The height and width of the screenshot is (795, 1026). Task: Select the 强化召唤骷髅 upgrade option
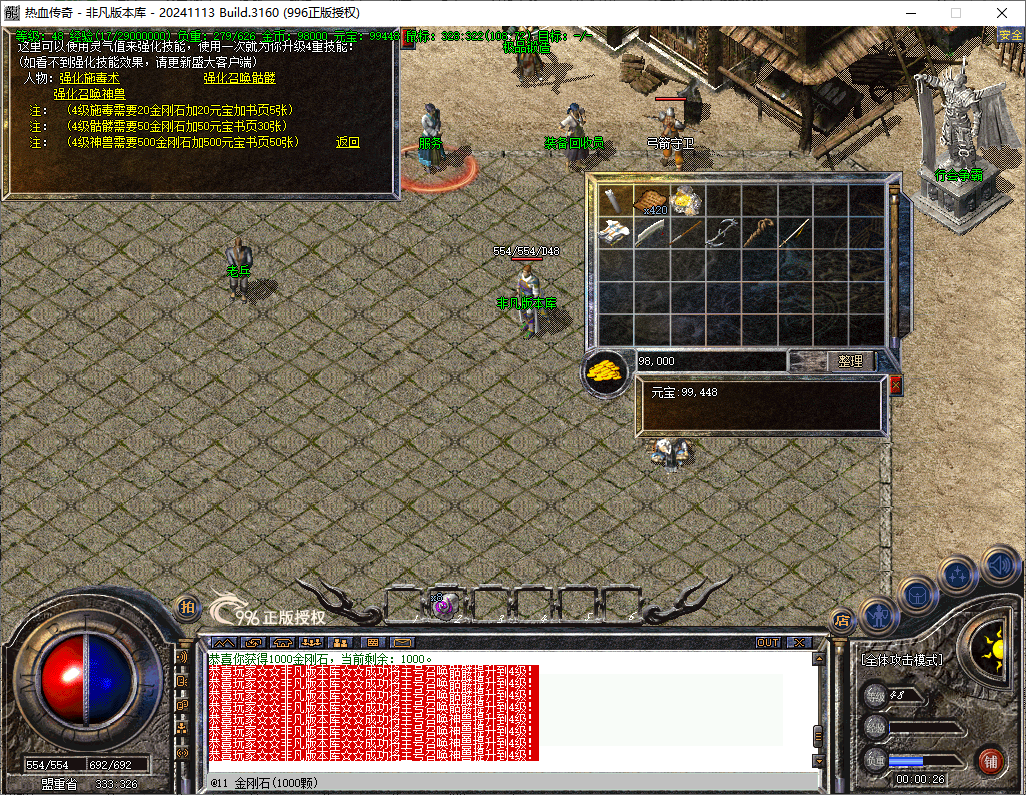tap(239, 78)
